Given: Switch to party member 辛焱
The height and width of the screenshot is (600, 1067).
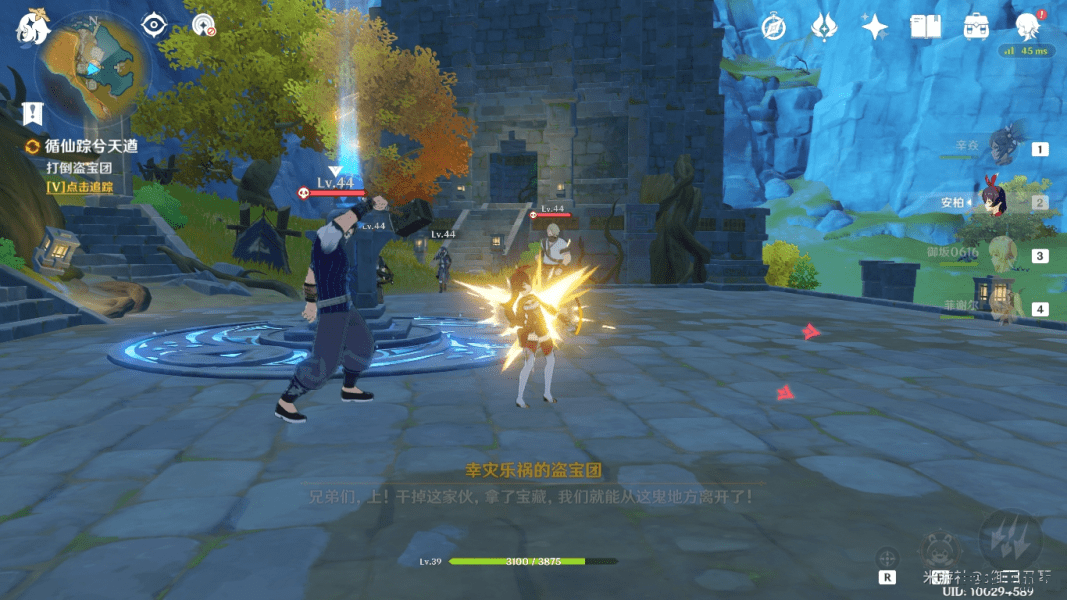Looking at the screenshot, I should 1005,148.
